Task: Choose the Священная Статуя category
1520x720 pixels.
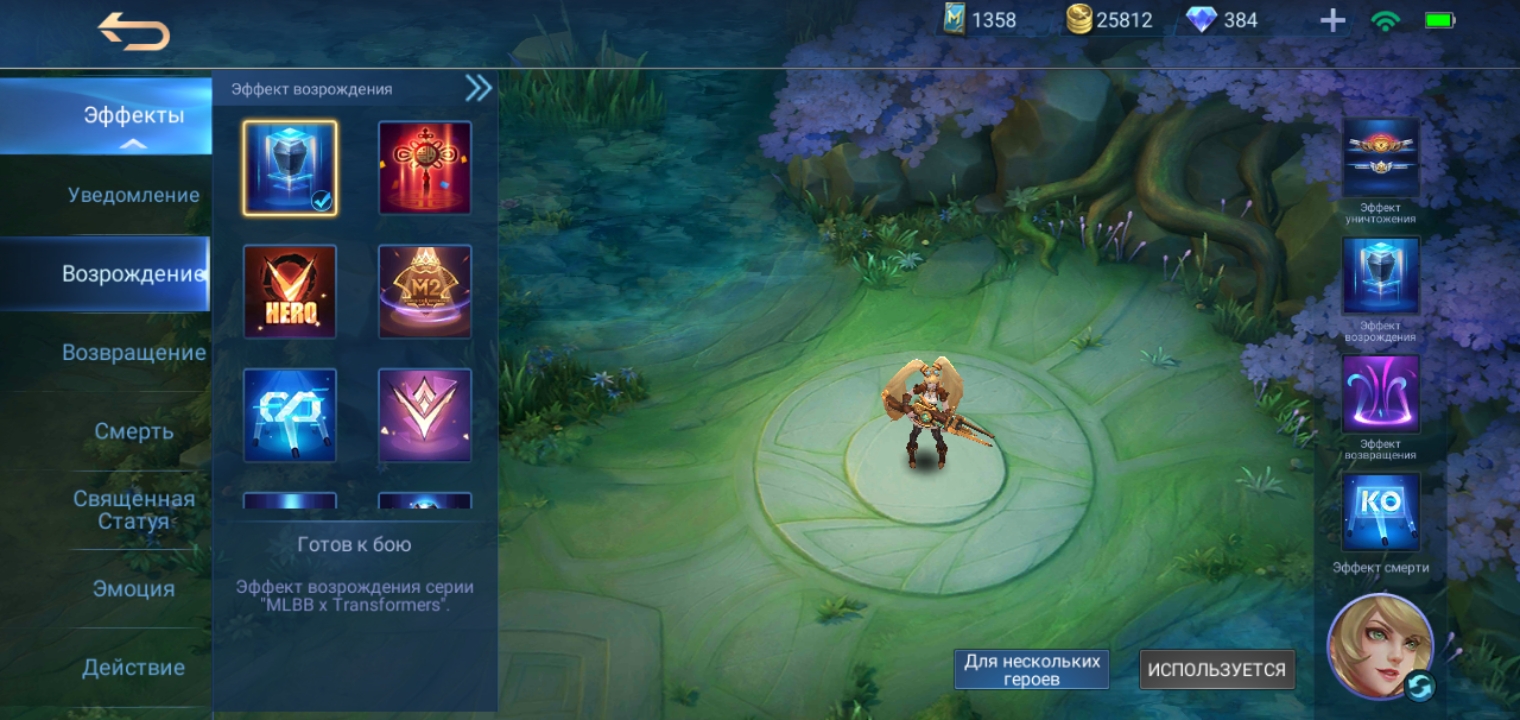Action: point(133,510)
